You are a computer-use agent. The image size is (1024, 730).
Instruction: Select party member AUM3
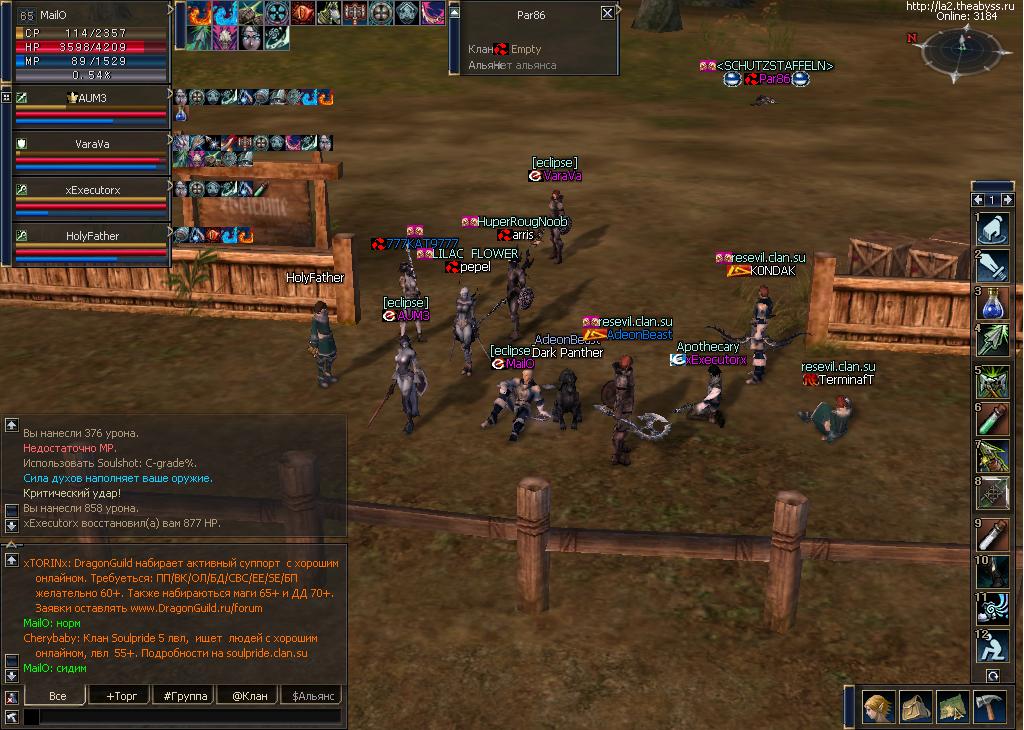click(90, 98)
